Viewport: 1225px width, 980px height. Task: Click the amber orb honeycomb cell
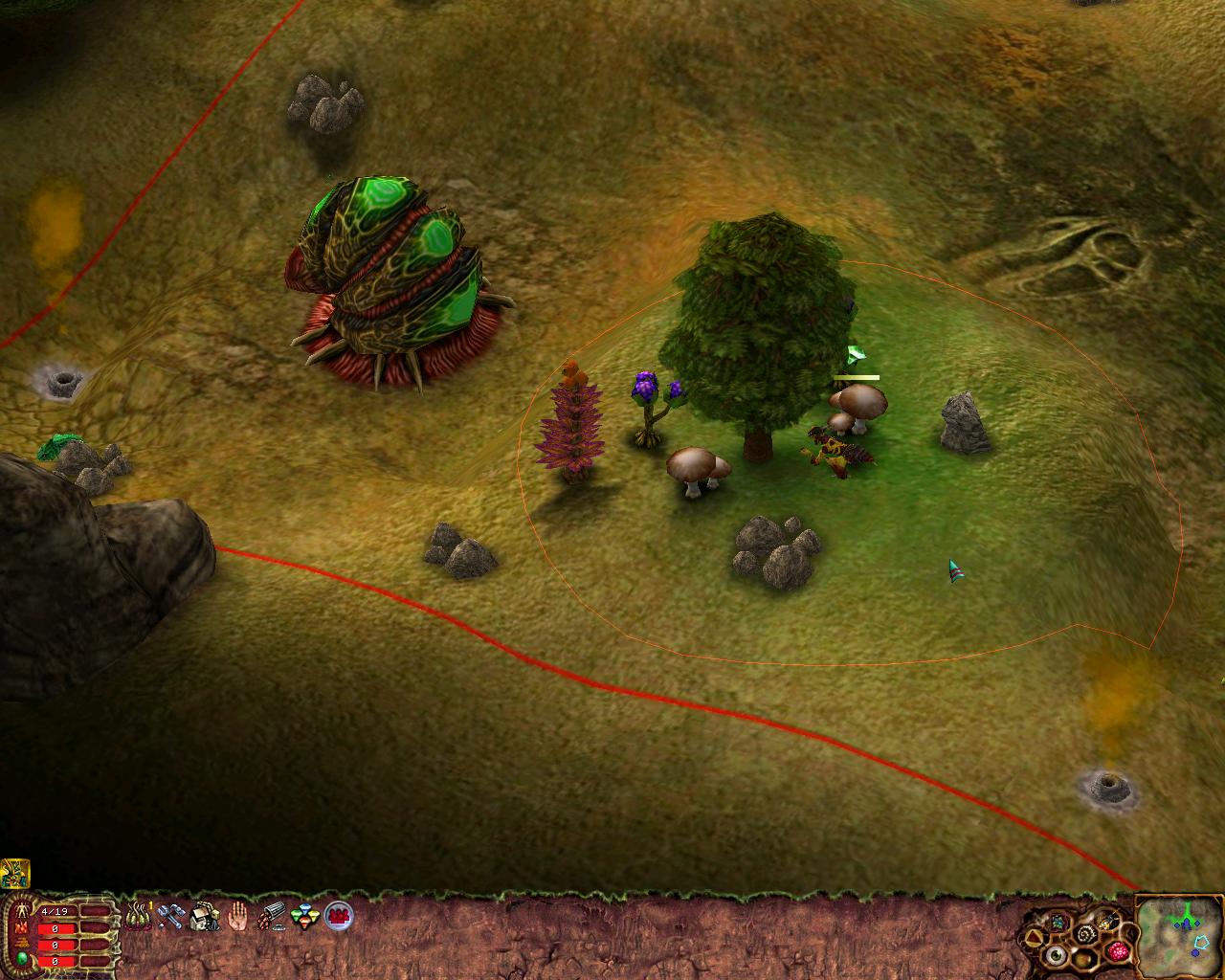click(x=1085, y=960)
